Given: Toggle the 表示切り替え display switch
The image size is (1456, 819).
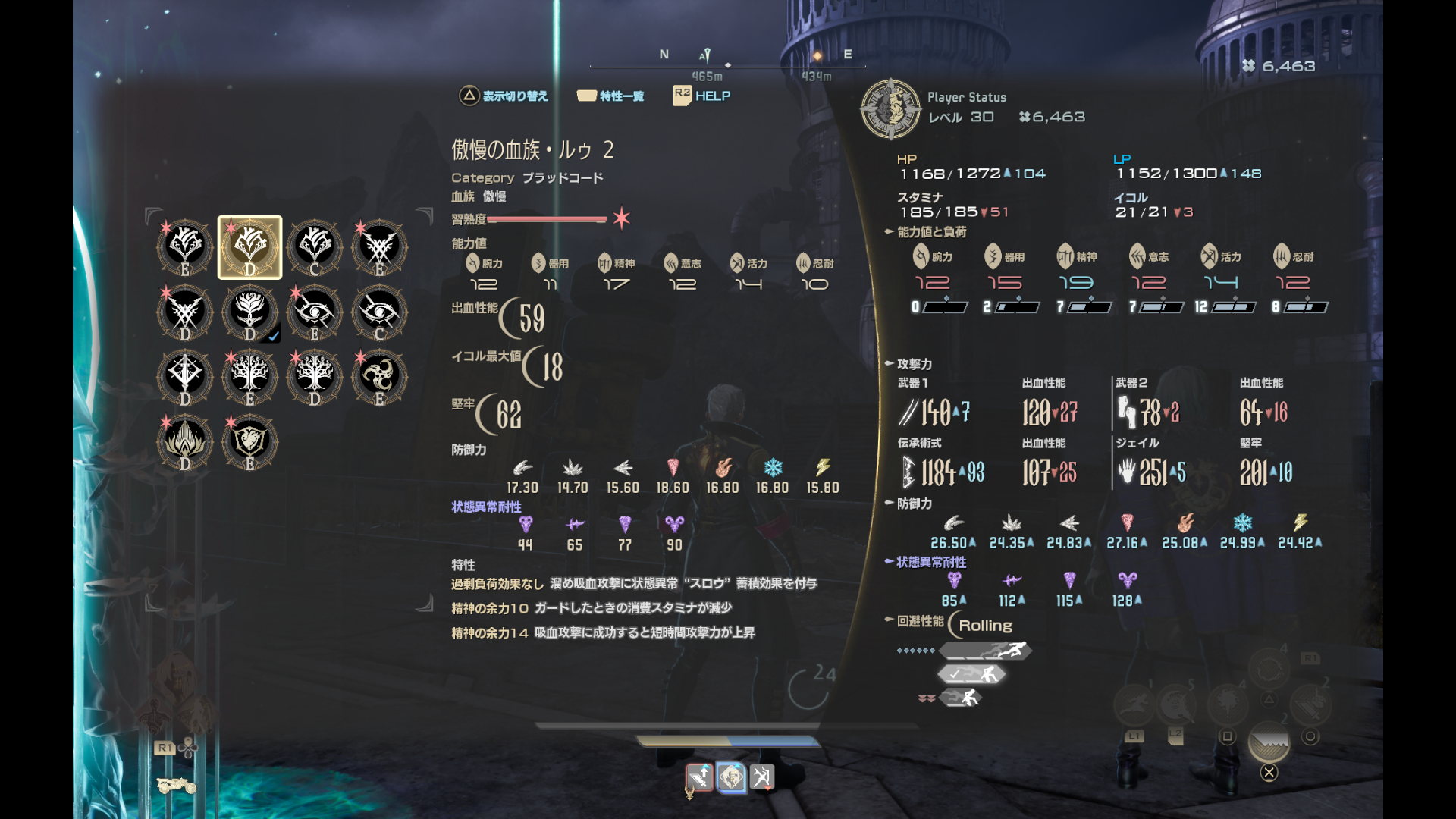Looking at the screenshot, I should pos(504,96).
